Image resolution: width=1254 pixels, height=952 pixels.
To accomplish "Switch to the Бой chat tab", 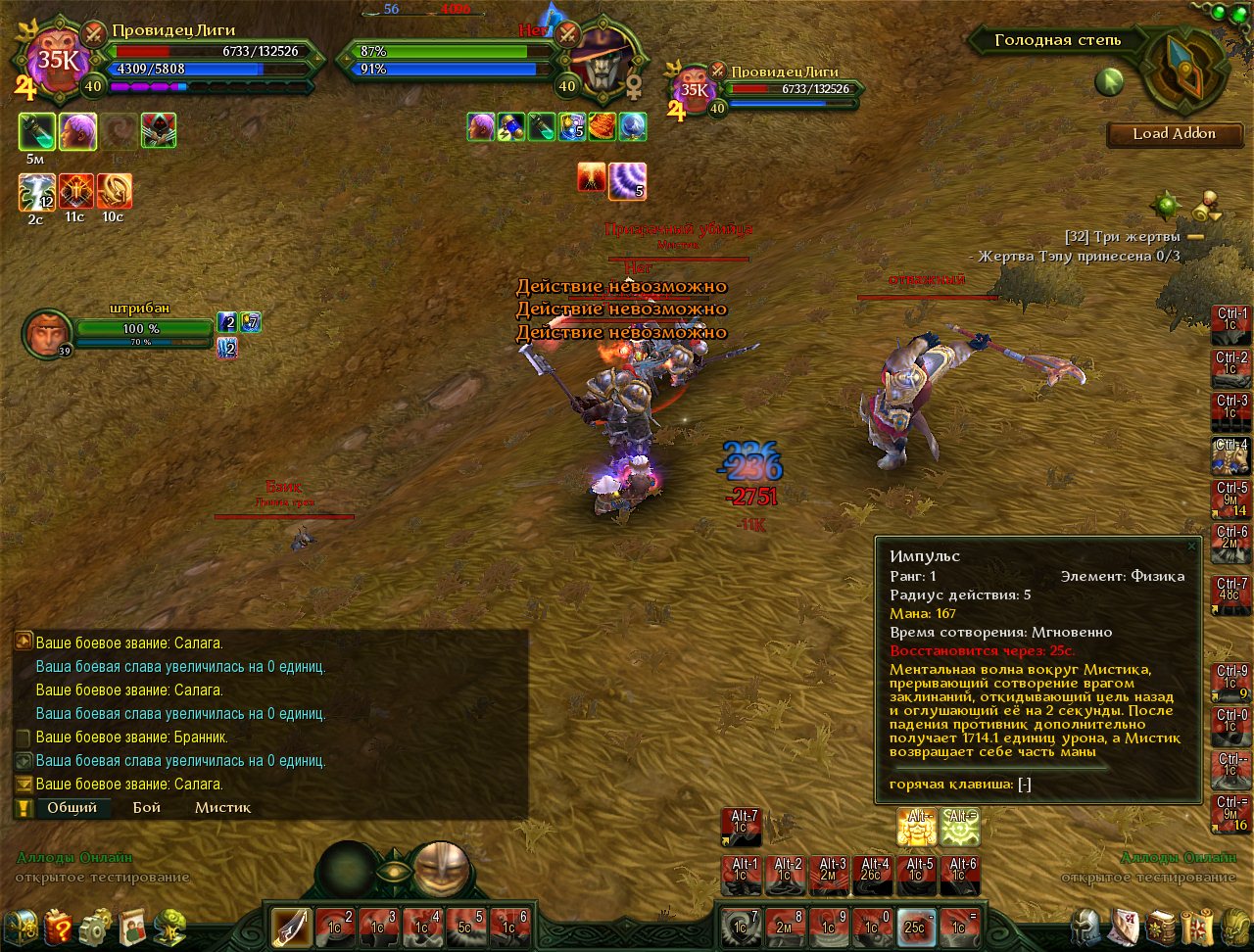I will tap(147, 808).
